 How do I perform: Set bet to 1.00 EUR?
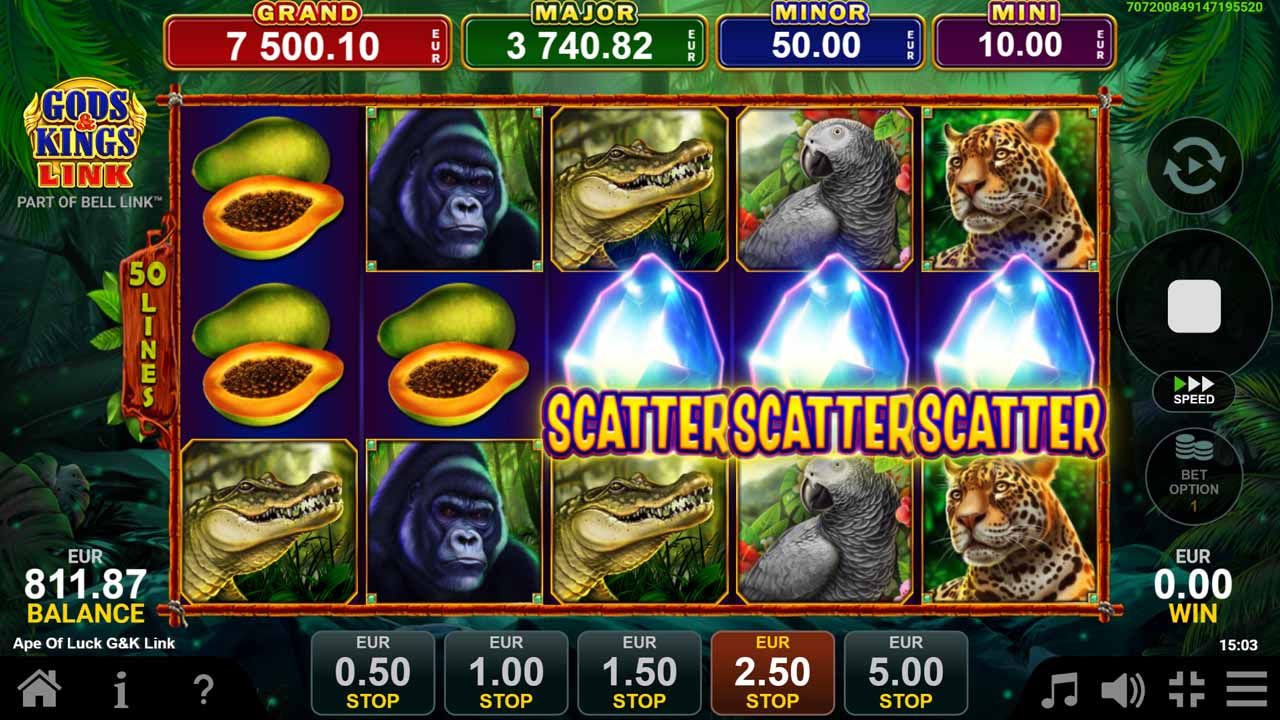click(x=507, y=671)
